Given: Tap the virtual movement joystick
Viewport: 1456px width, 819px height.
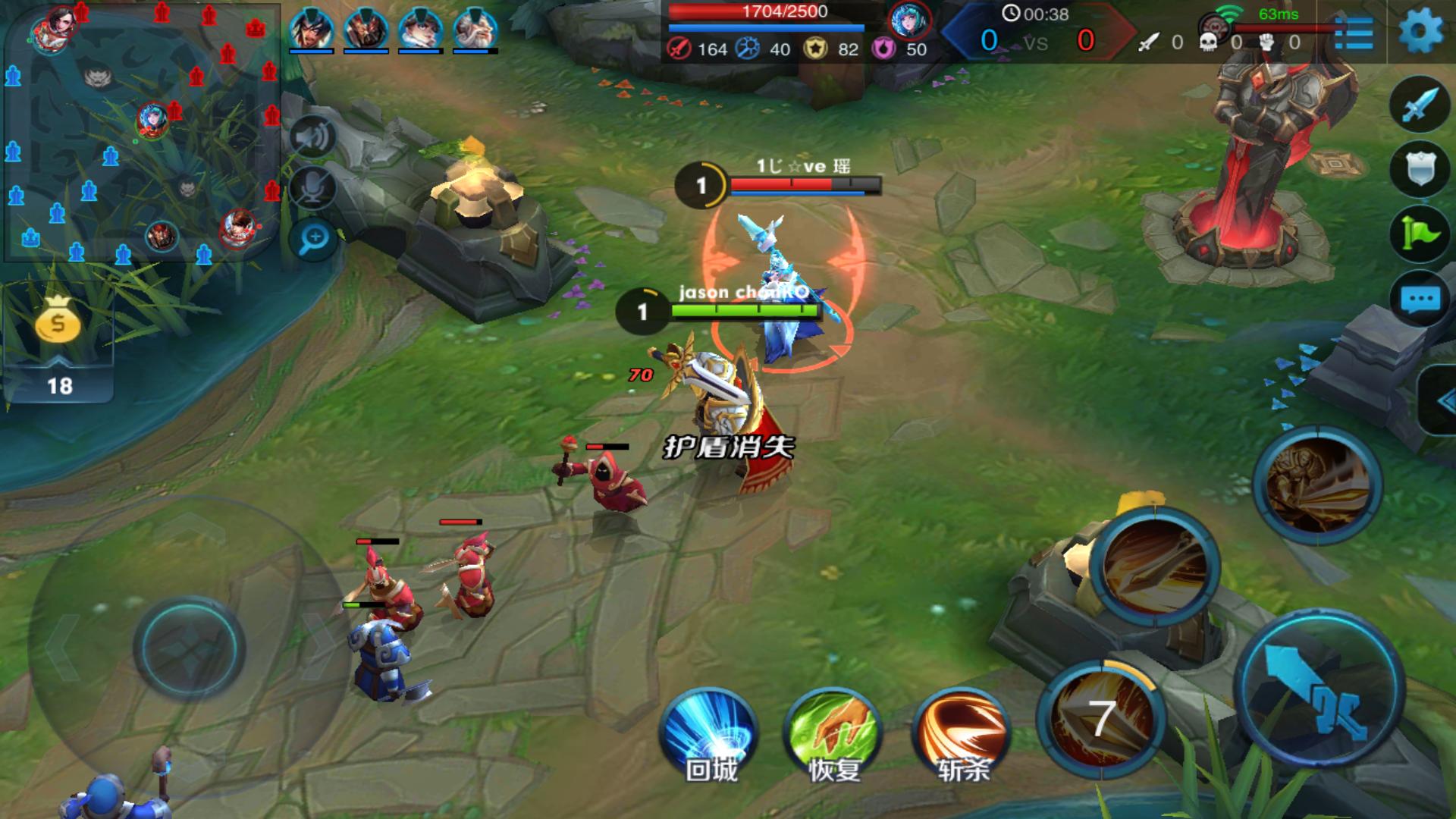Looking at the screenshot, I should [x=189, y=648].
